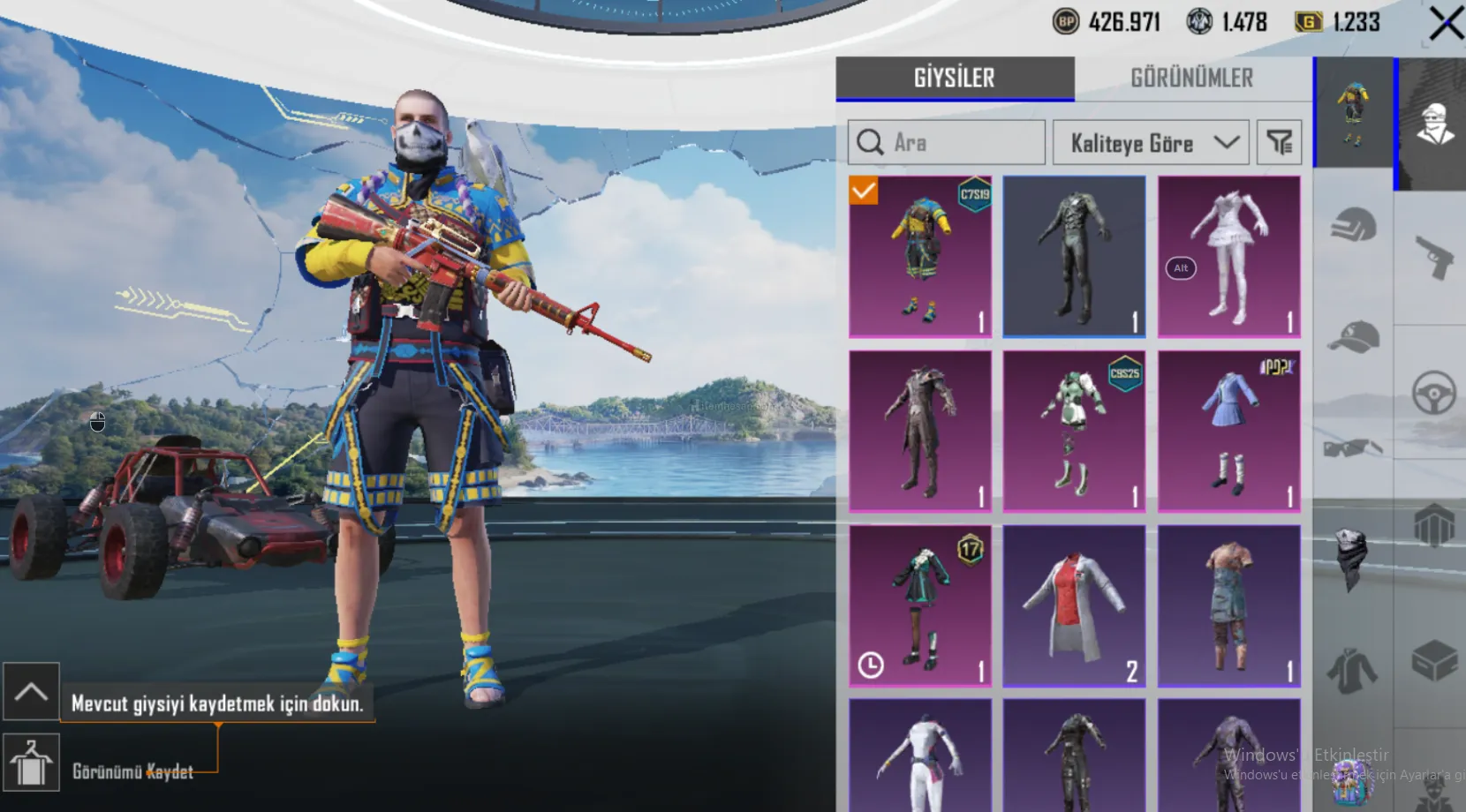The height and width of the screenshot is (812, 1466).
Task: Close the wardrobe with the X
Action: 1445,25
